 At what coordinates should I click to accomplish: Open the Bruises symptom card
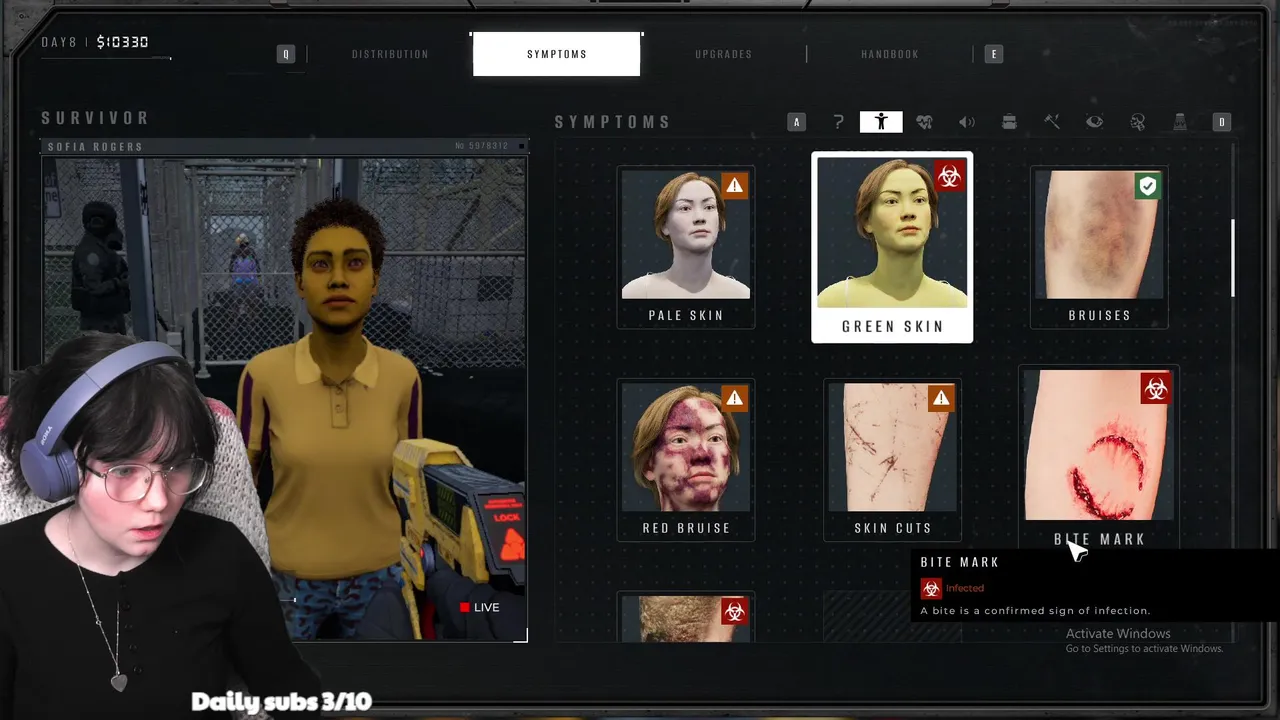tap(1099, 247)
